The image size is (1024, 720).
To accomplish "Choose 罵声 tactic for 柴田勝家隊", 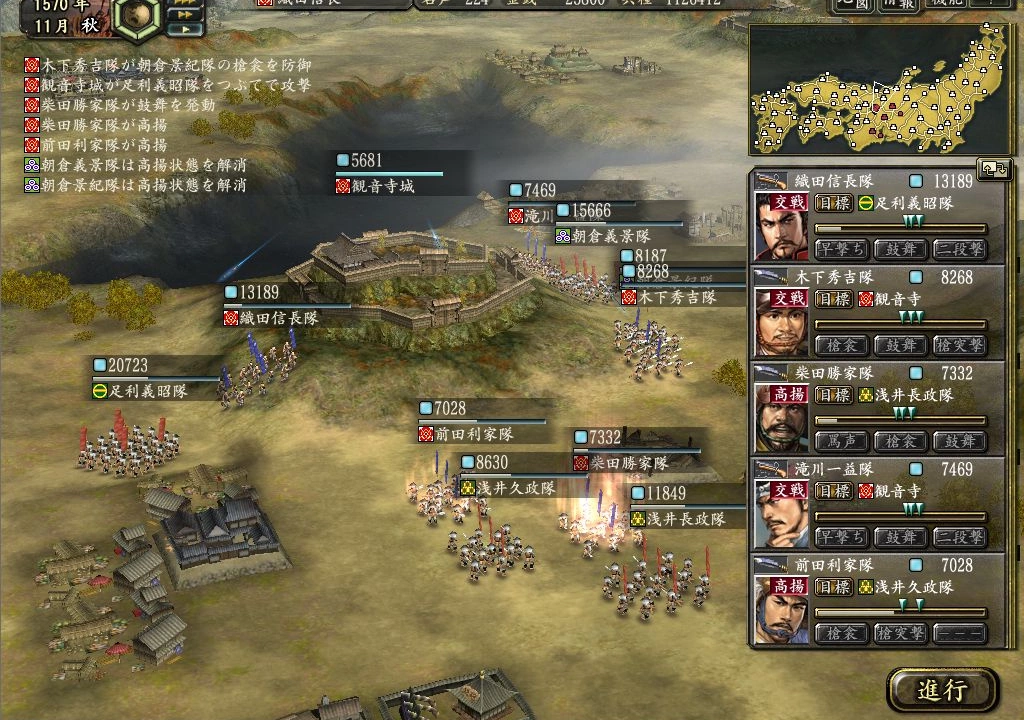I will pyautogui.click(x=841, y=441).
